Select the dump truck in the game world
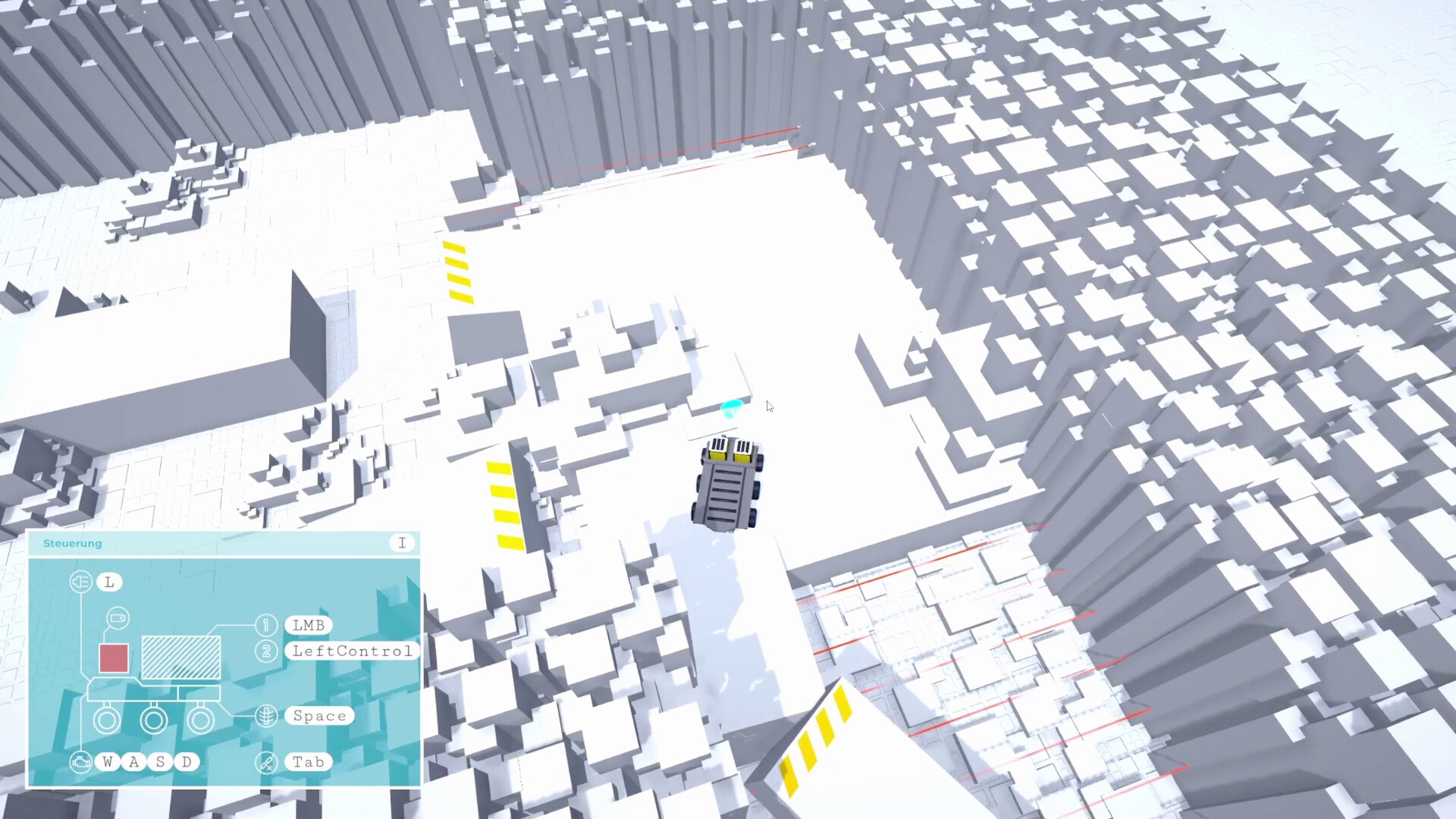The height and width of the screenshot is (819, 1456). (x=726, y=485)
